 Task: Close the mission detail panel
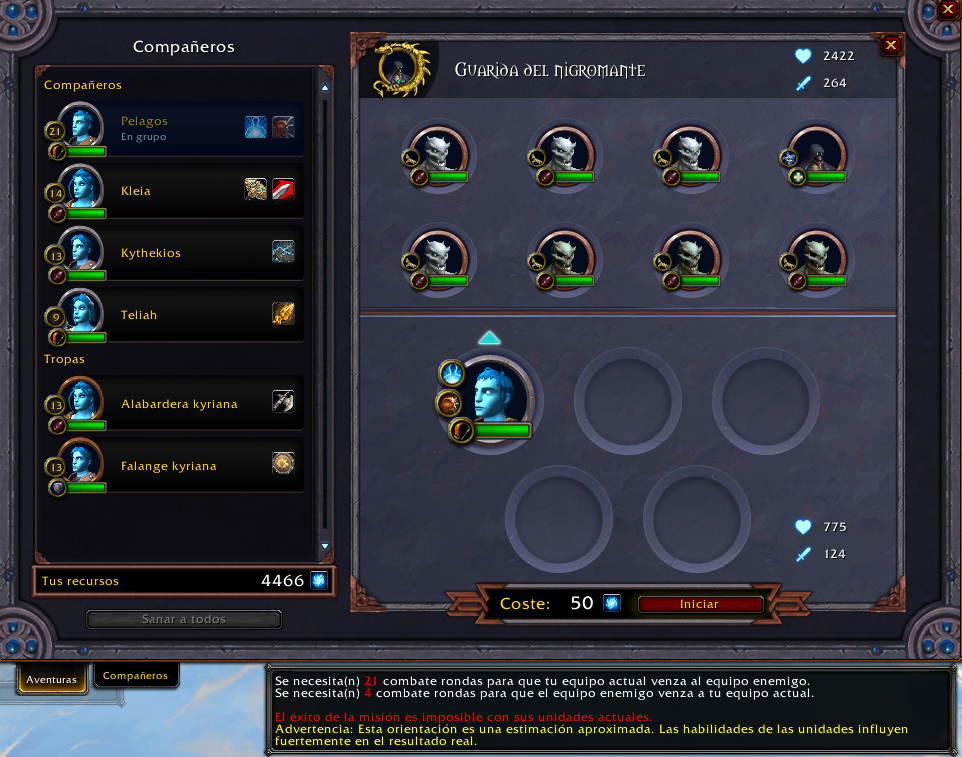(x=891, y=45)
